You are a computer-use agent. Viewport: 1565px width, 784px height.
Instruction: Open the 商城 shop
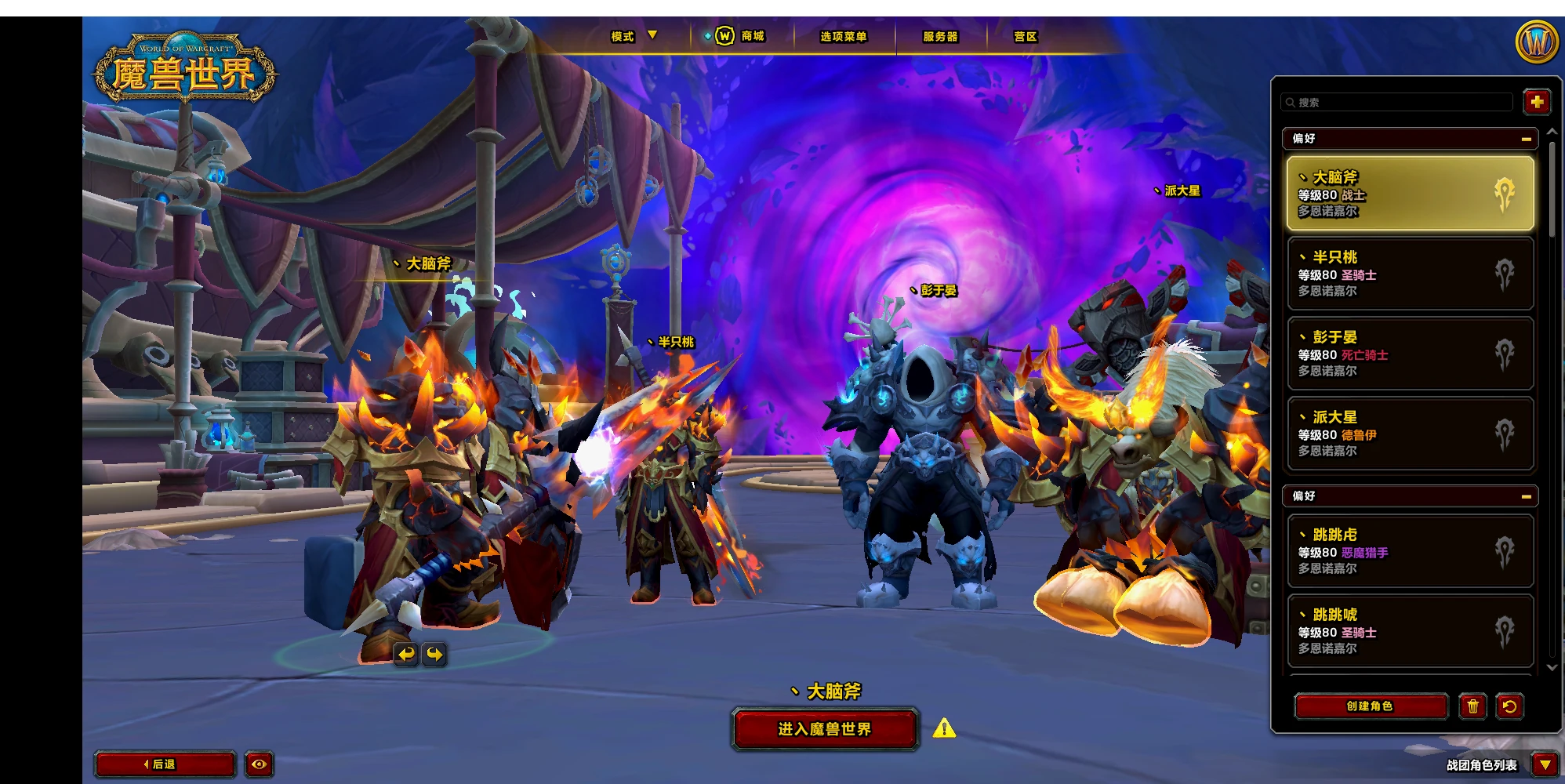pyautogui.click(x=743, y=36)
